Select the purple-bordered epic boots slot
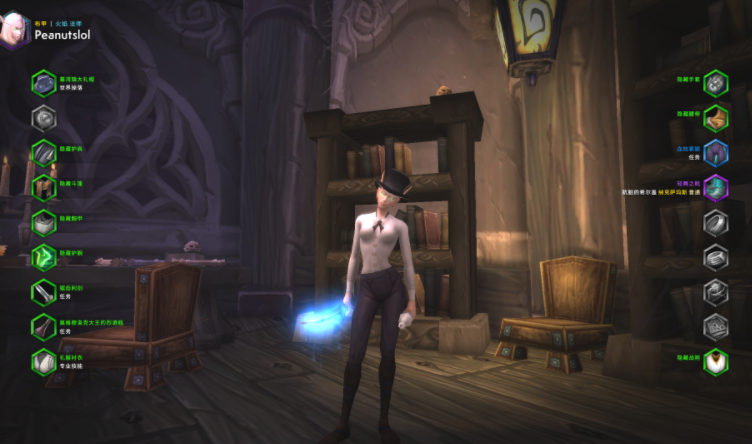This screenshot has width=752, height=444. (x=715, y=188)
